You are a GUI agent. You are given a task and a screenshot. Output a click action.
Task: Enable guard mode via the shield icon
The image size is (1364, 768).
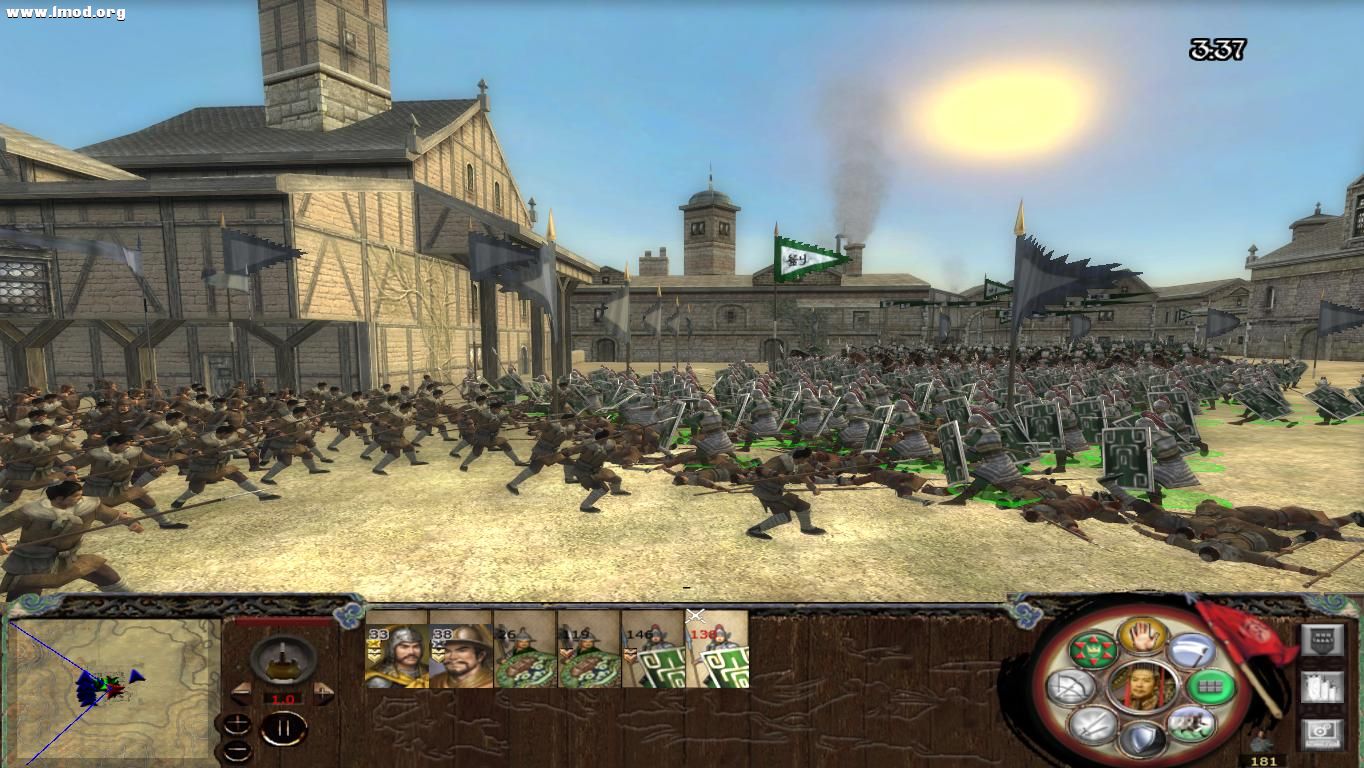pyautogui.click(x=1144, y=738)
